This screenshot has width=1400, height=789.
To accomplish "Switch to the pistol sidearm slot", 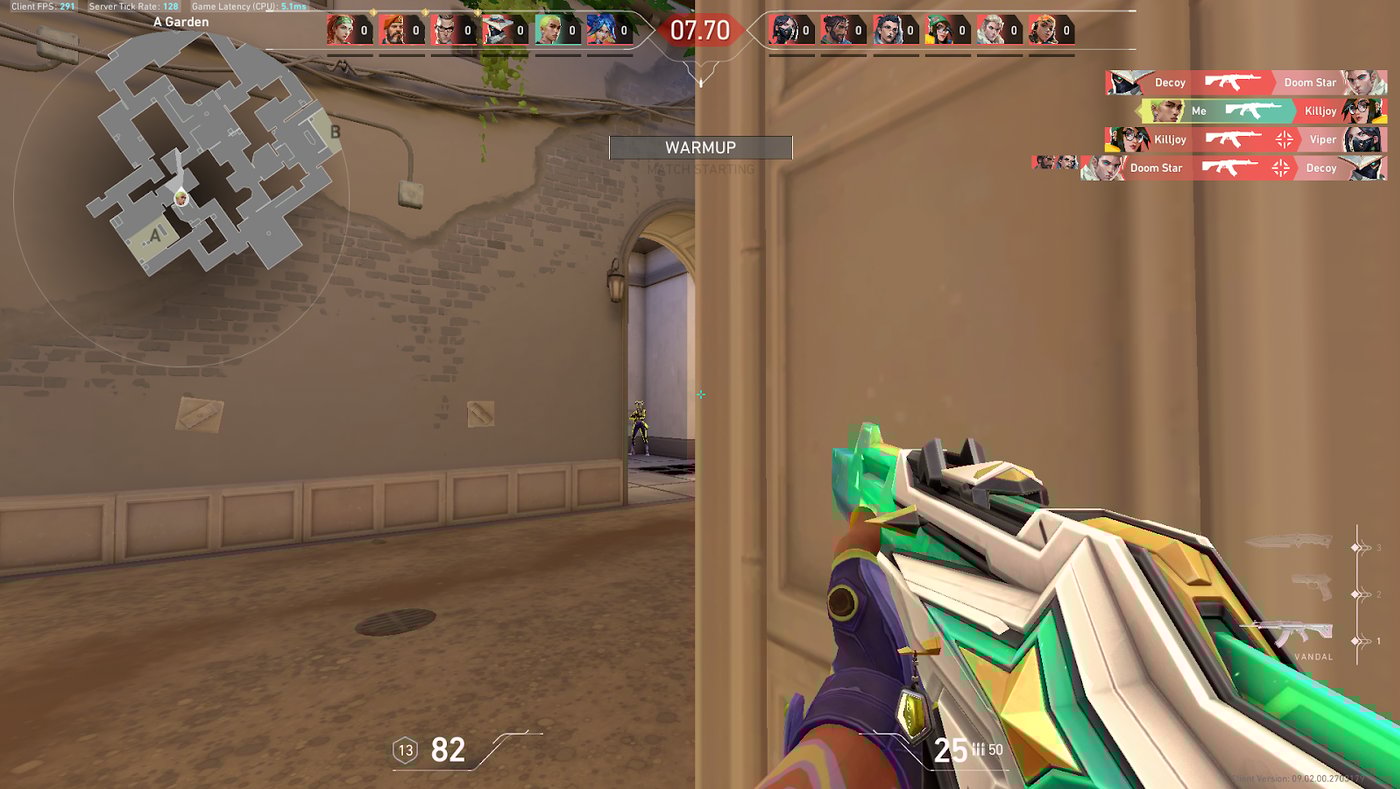I will (x=1311, y=586).
